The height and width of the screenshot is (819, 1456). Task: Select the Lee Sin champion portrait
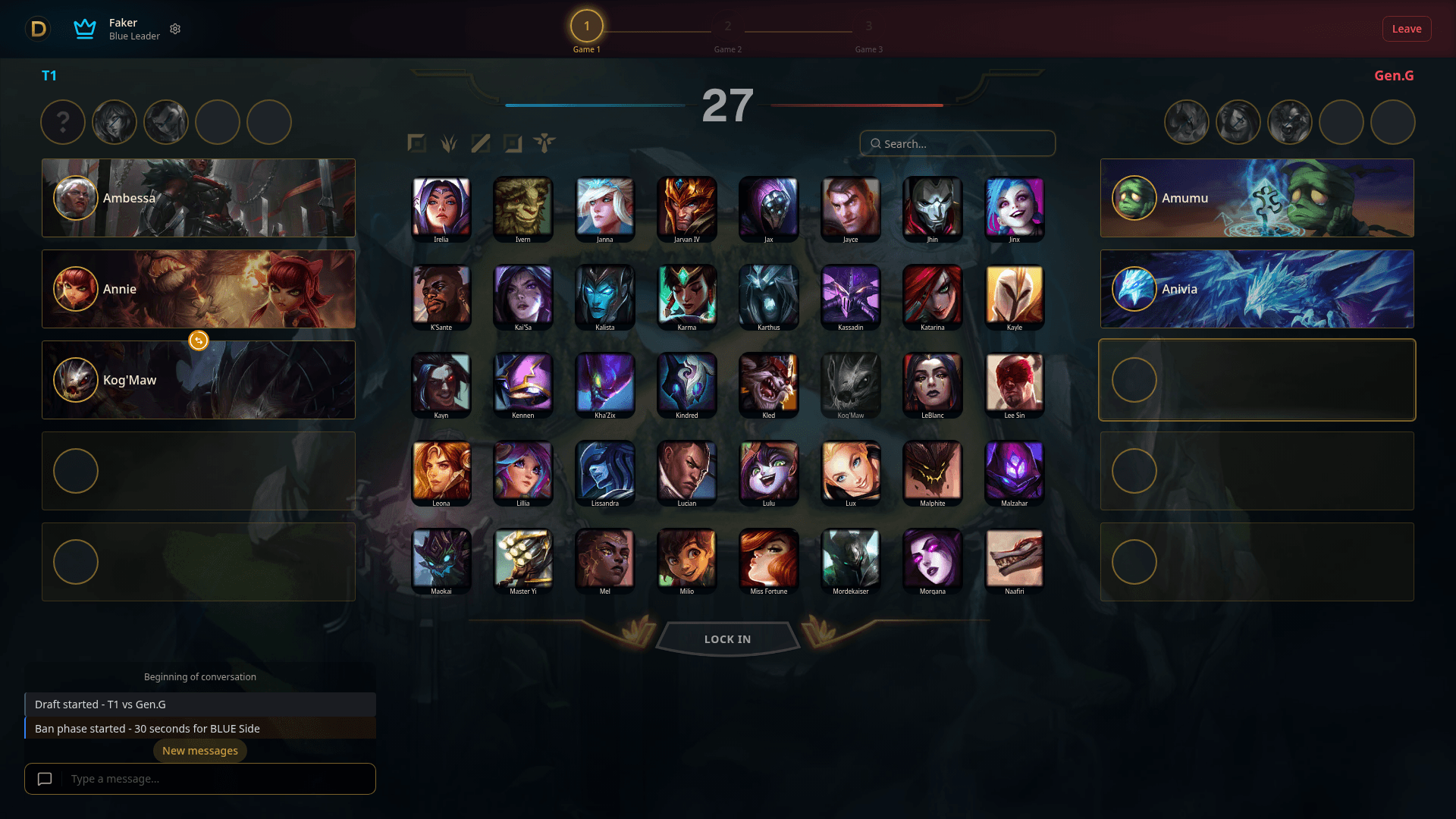[x=1014, y=385]
